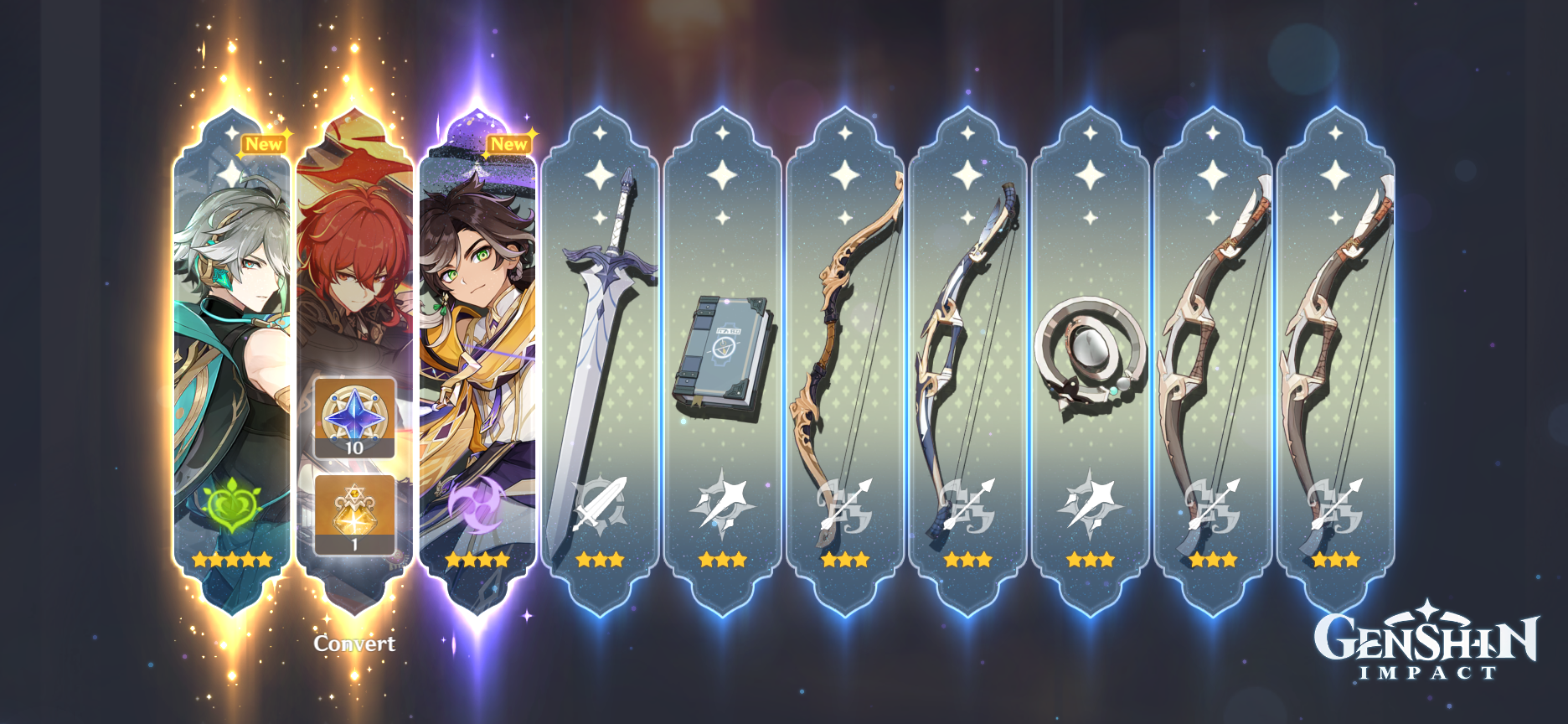This screenshot has width=1568, height=724.
Task: Click the Convert label beneath Diluc's card
Action: pos(354,644)
